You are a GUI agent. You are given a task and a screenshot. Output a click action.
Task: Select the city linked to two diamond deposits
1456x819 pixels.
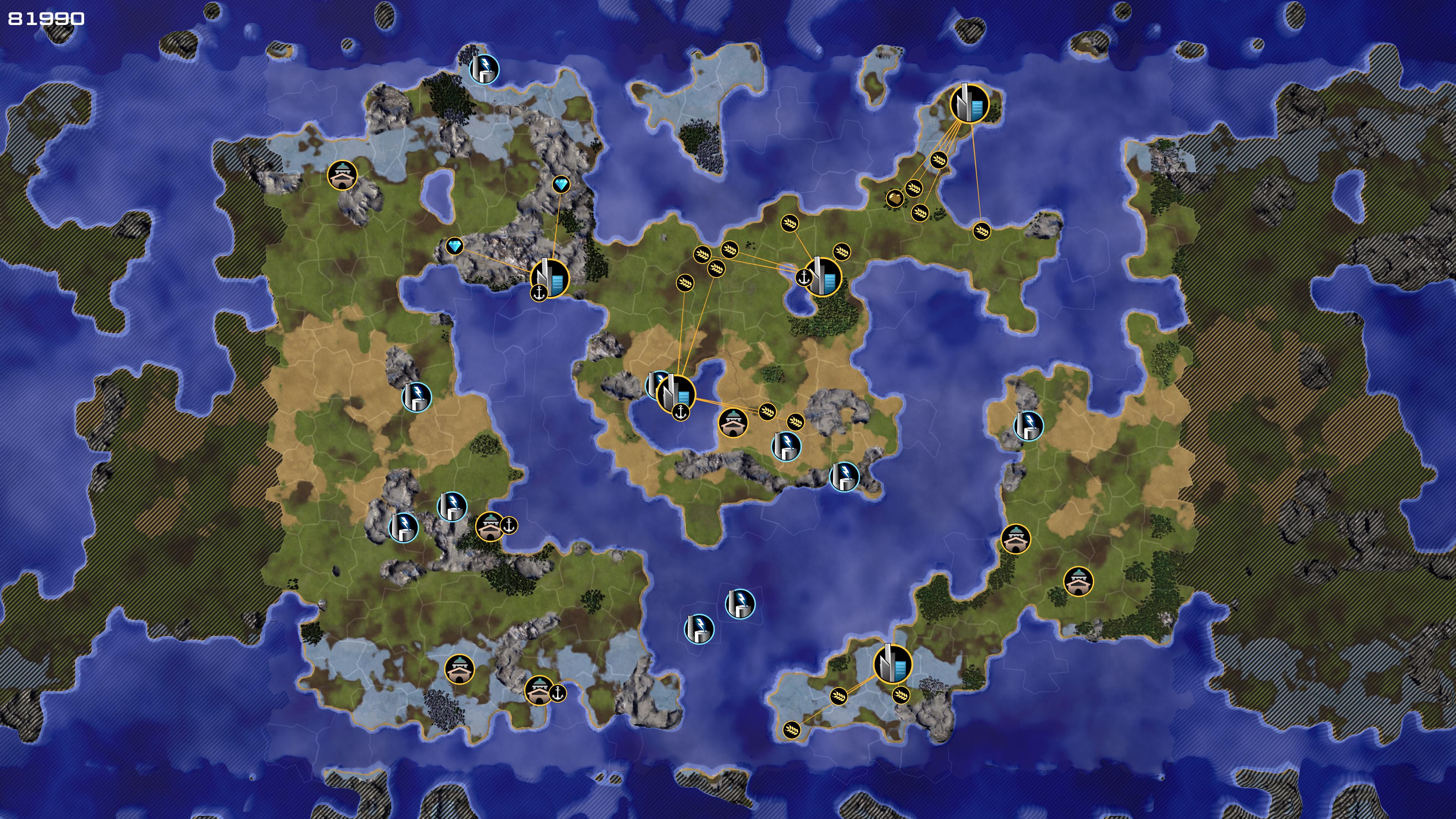pyautogui.click(x=550, y=277)
